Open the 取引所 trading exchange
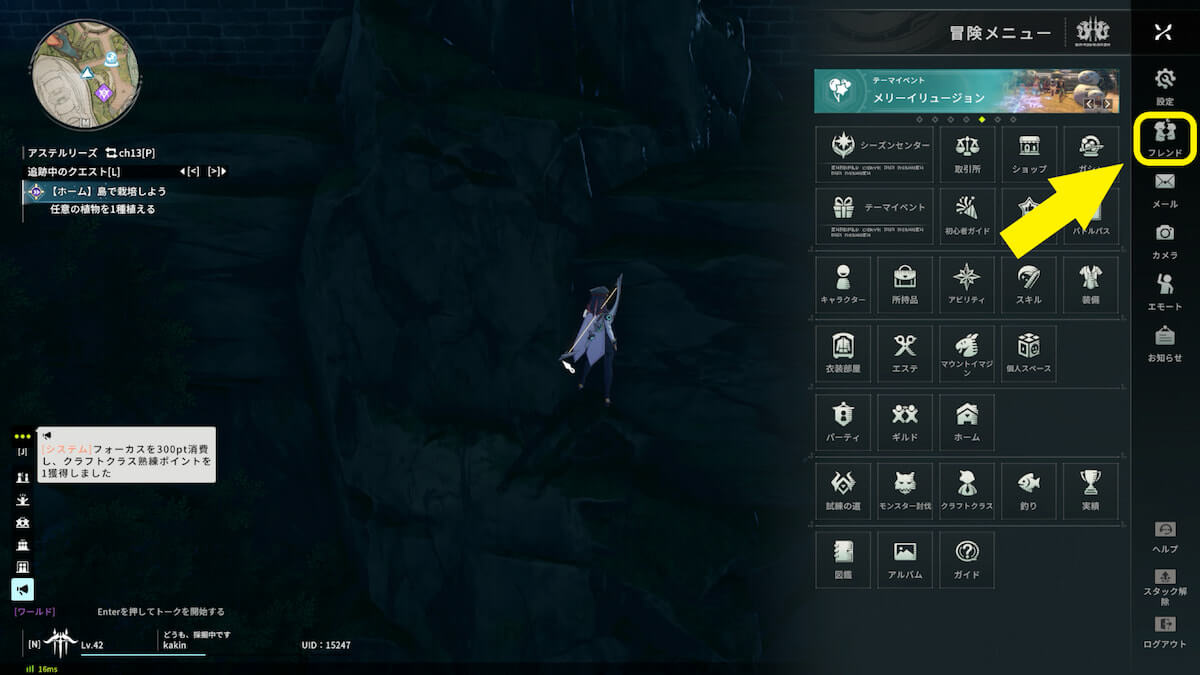The image size is (1200, 675). pos(967,154)
